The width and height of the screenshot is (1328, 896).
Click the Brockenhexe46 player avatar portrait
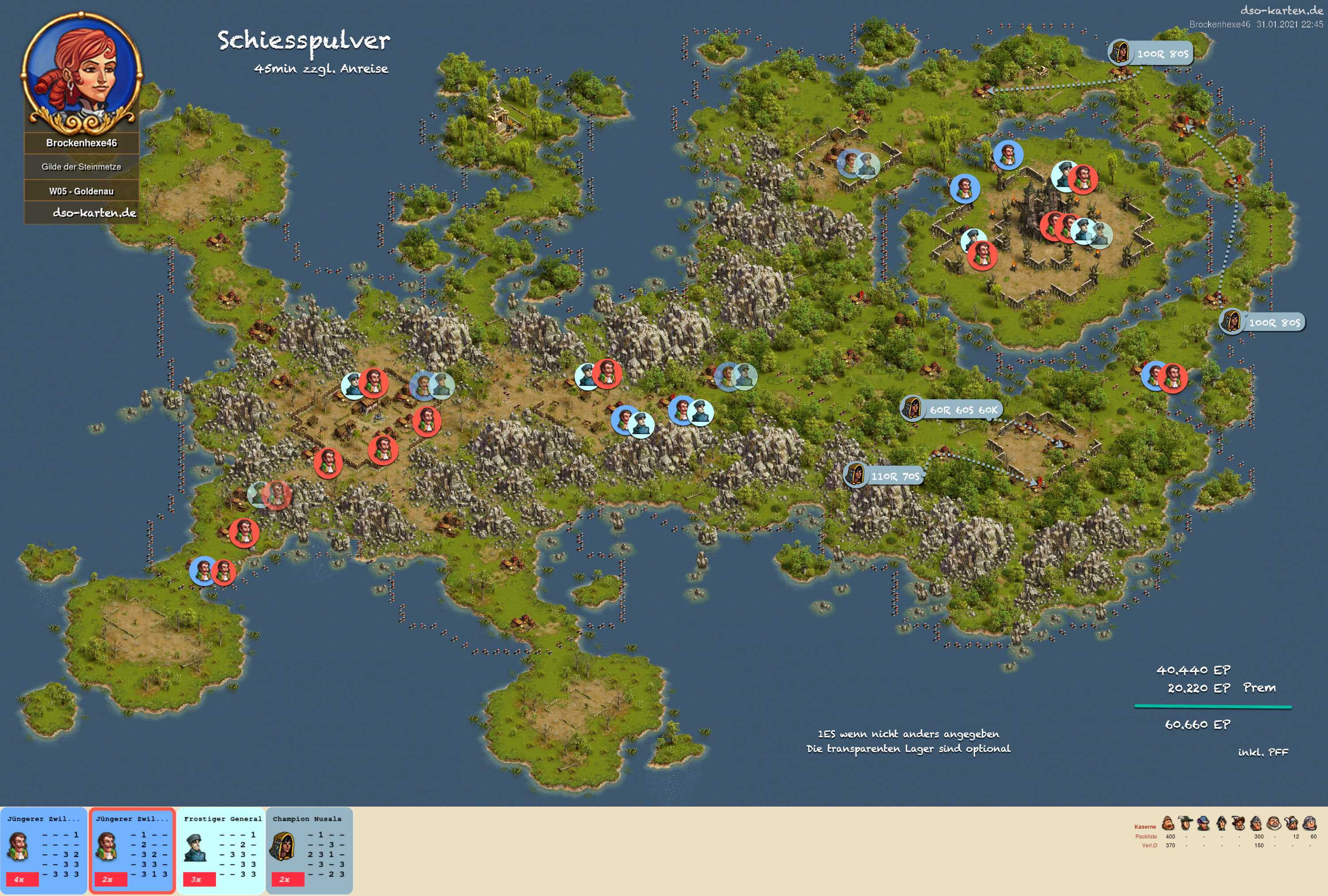[82, 73]
